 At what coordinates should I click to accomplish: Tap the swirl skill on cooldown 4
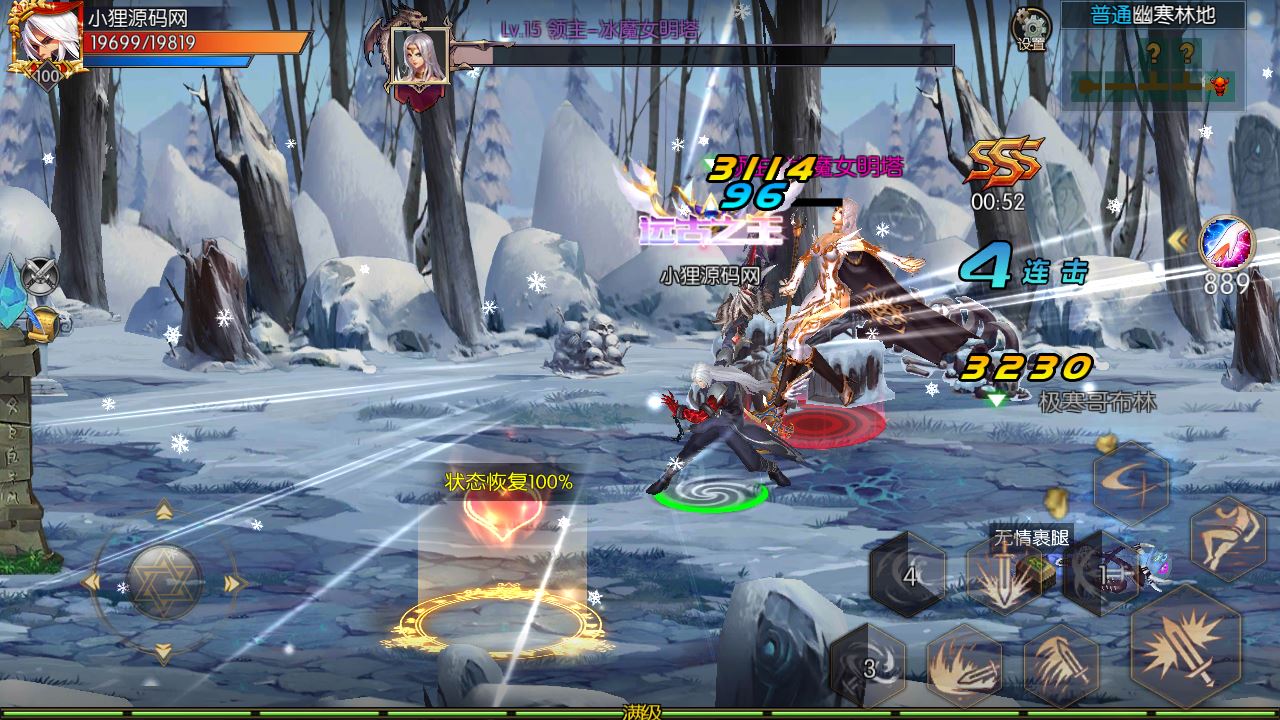[x=908, y=575]
